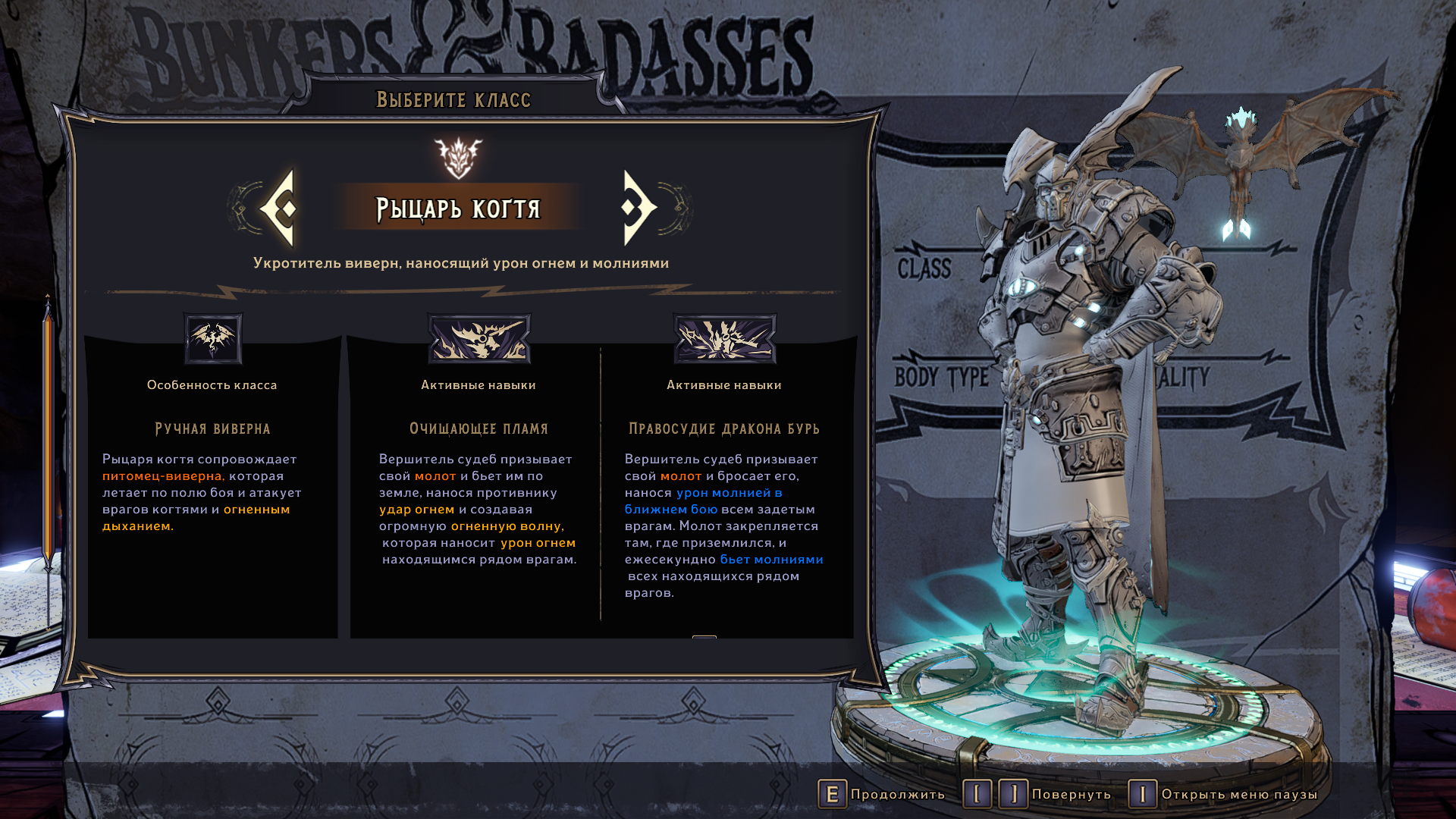Image resolution: width=1456 pixels, height=819 pixels.
Task: Choose the Очищающее пламя skill icon
Action: [479, 339]
